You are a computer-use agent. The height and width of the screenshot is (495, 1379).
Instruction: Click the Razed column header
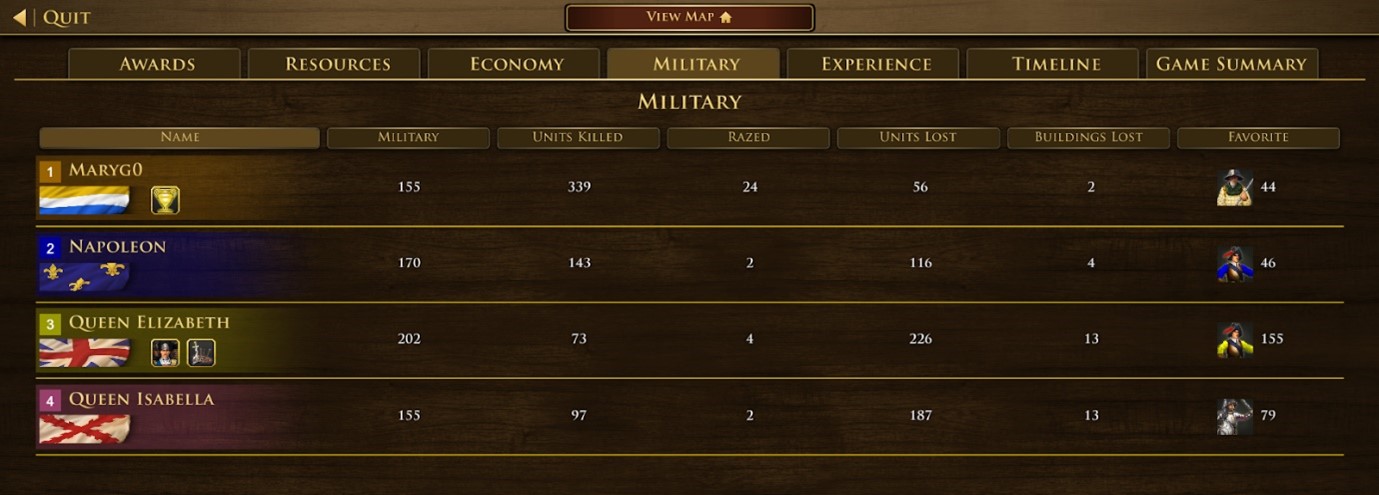point(749,137)
